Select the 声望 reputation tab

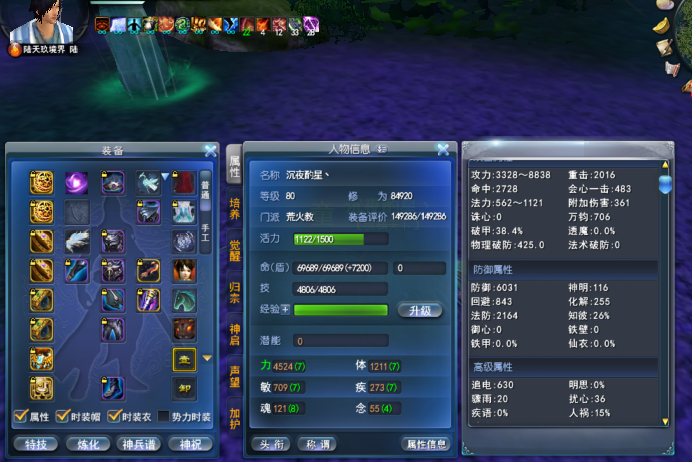(234, 376)
